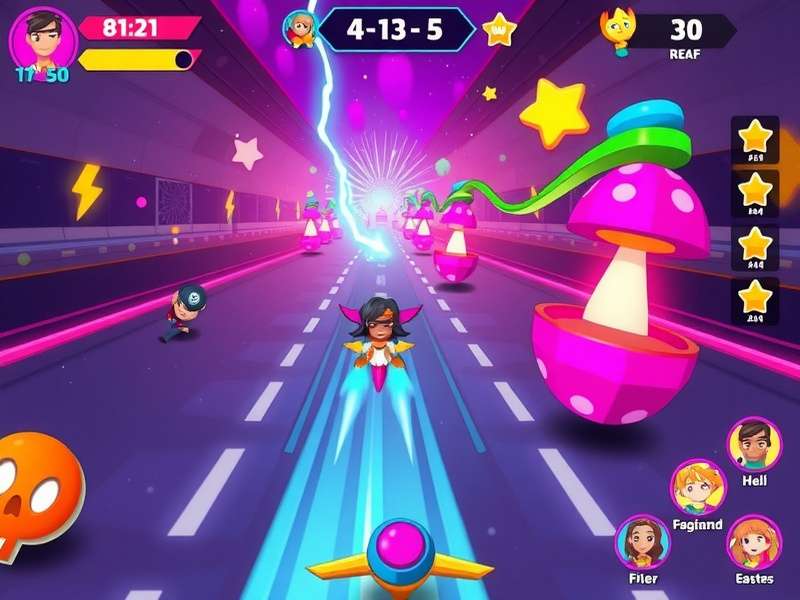Open the small character icon left of 4-13-5
The height and width of the screenshot is (600, 800).
tap(299, 30)
